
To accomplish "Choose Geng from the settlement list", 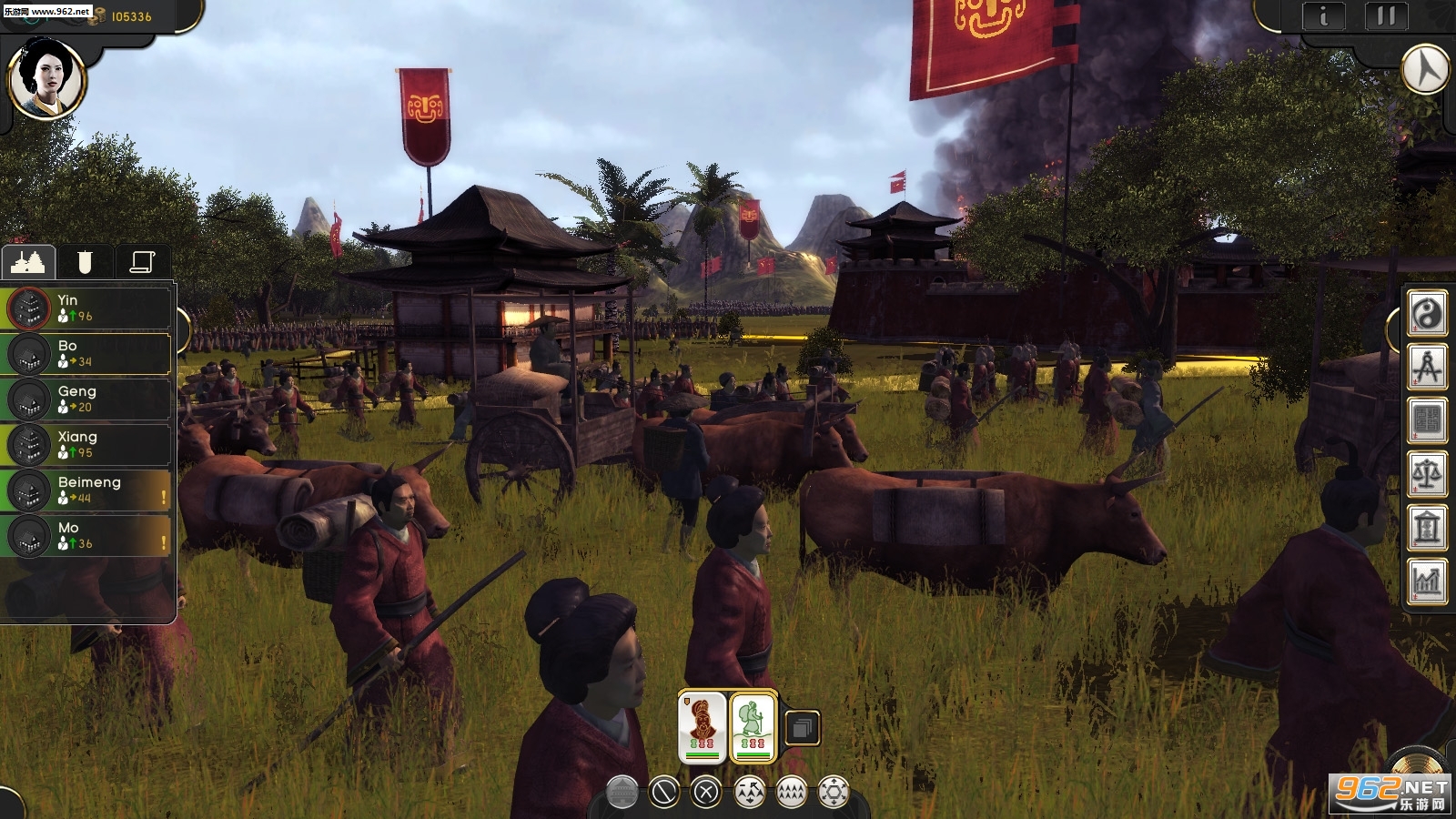I will click(89, 399).
